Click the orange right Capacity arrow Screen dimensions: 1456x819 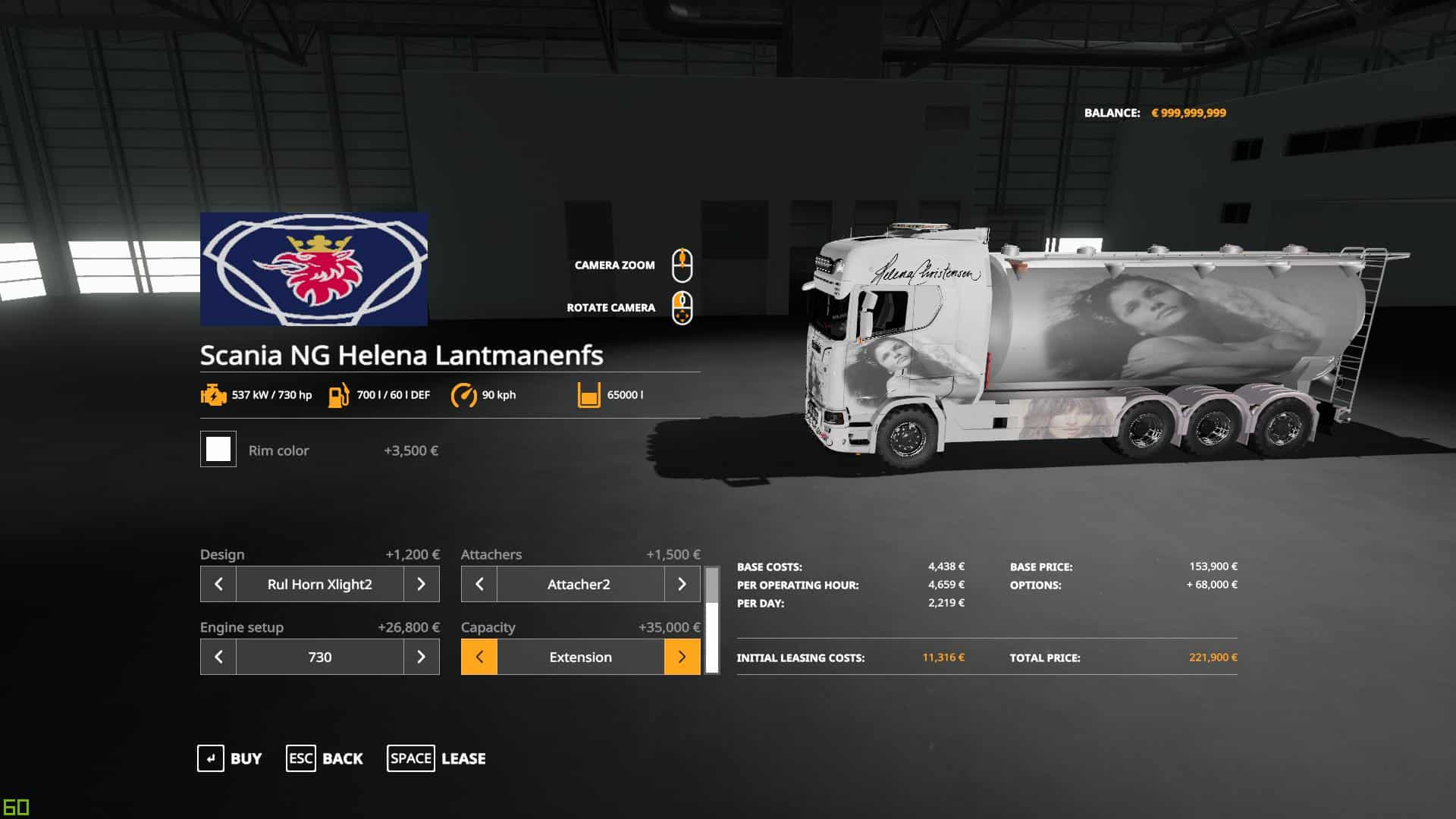point(682,657)
